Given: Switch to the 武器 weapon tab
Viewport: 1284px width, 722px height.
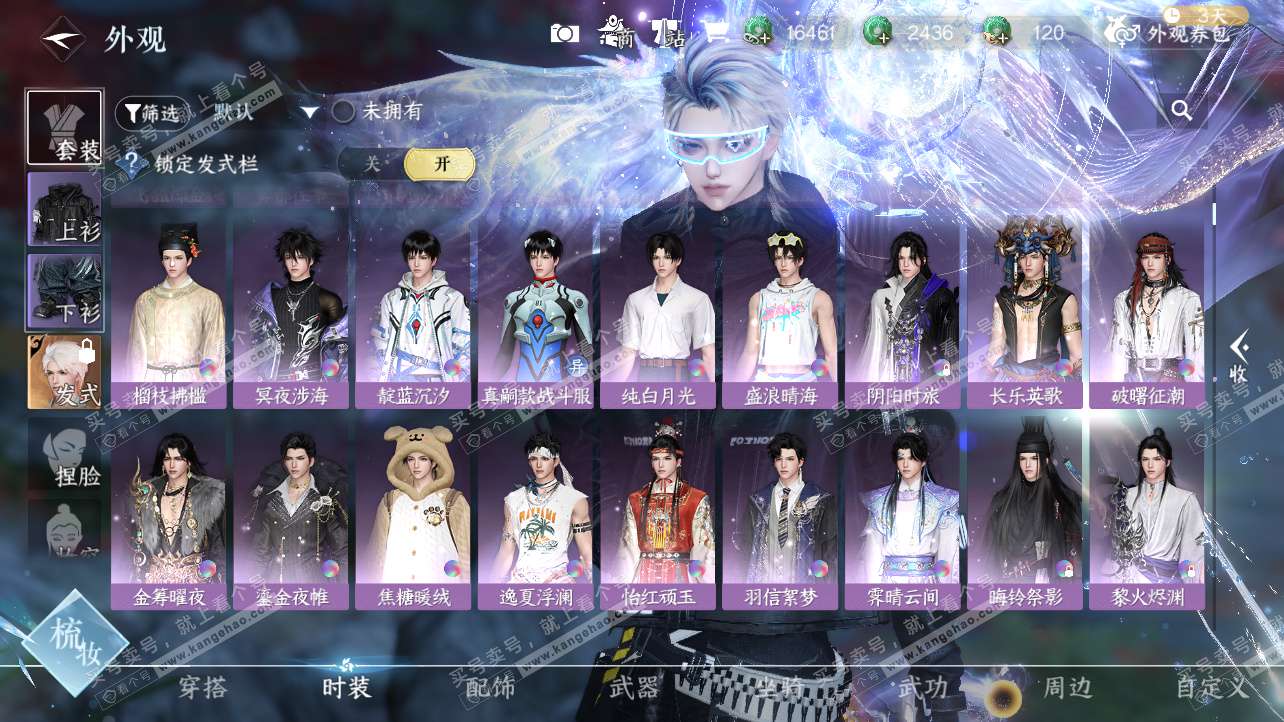Looking at the screenshot, I should [x=634, y=688].
